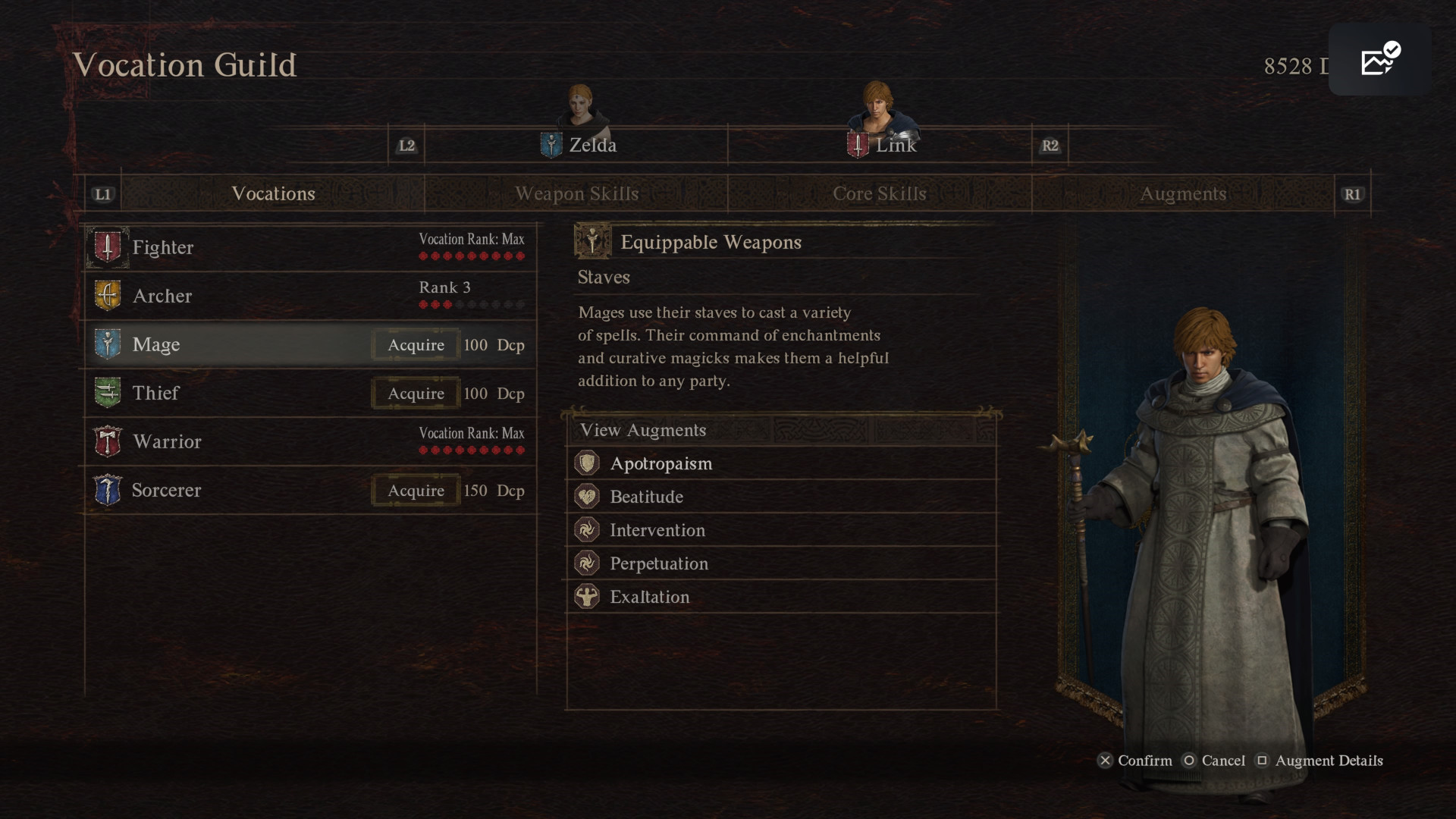Switch to the character Link
Viewport: 1456px width, 819px height.
point(883,145)
